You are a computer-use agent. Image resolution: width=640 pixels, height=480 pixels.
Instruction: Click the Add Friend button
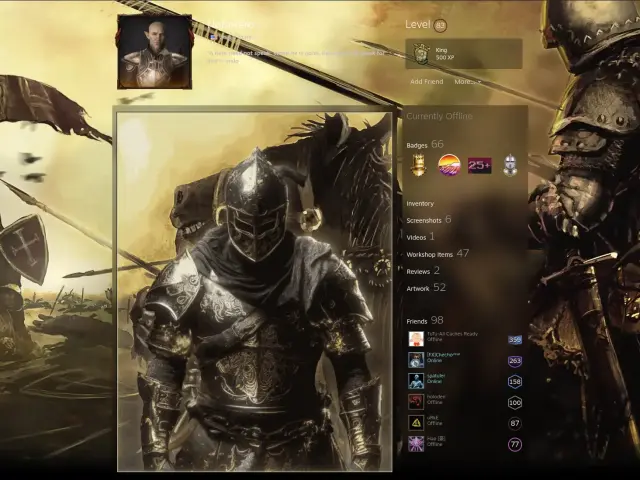click(426, 81)
